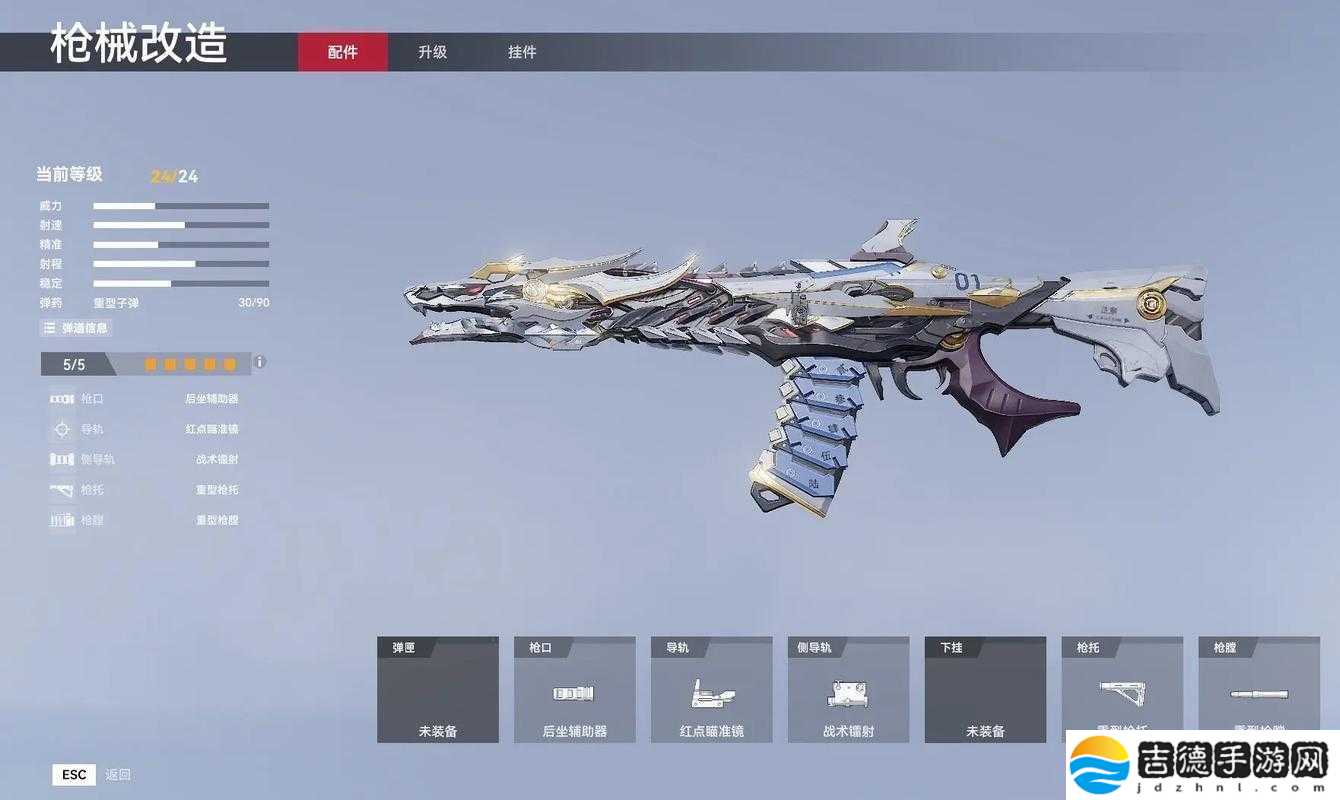Viewport: 1340px width, 800px height.
Task: Select the 枪托 重型枪托 list row
Action: [144, 490]
